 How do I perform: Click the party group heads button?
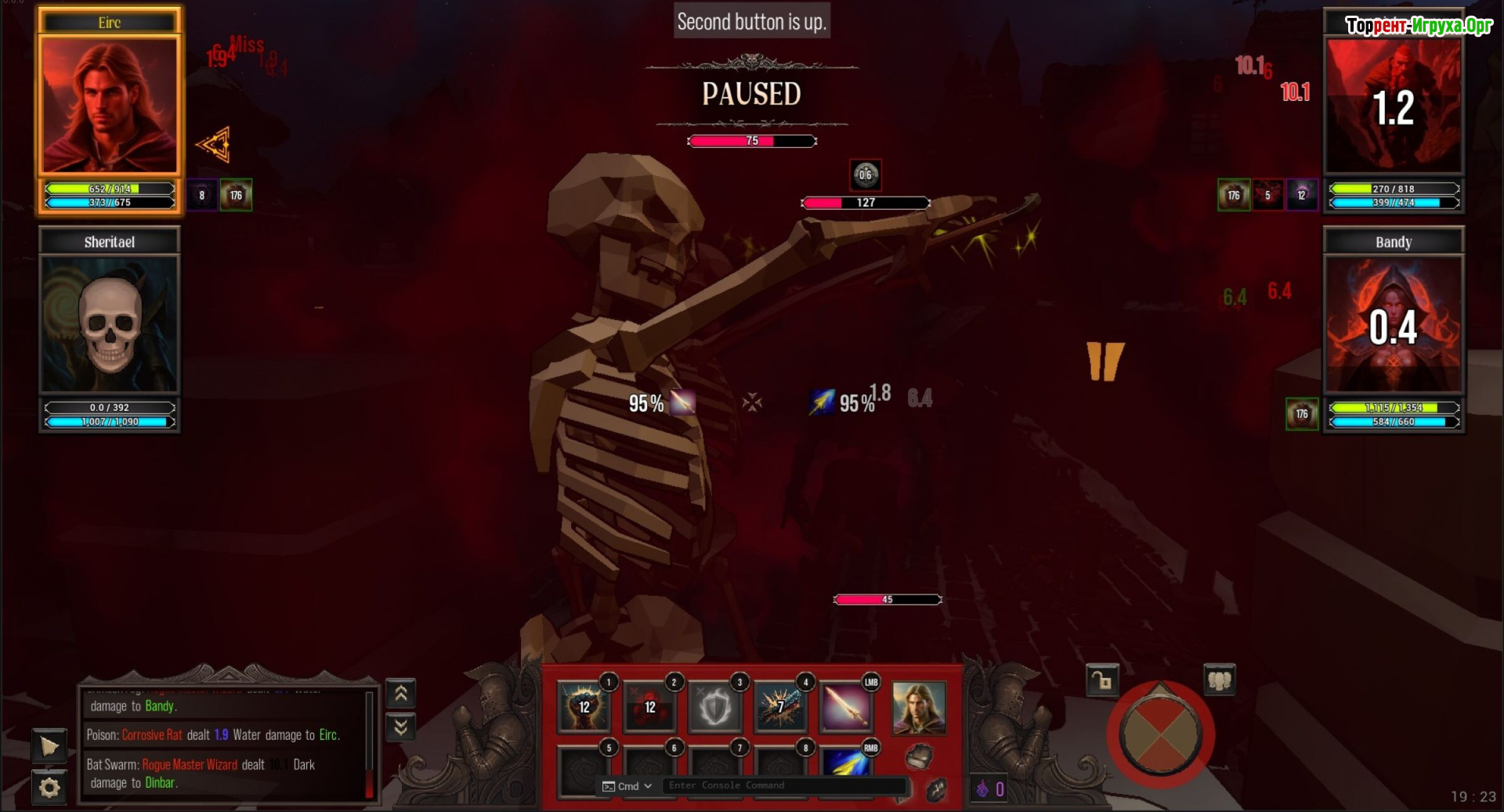1219,680
